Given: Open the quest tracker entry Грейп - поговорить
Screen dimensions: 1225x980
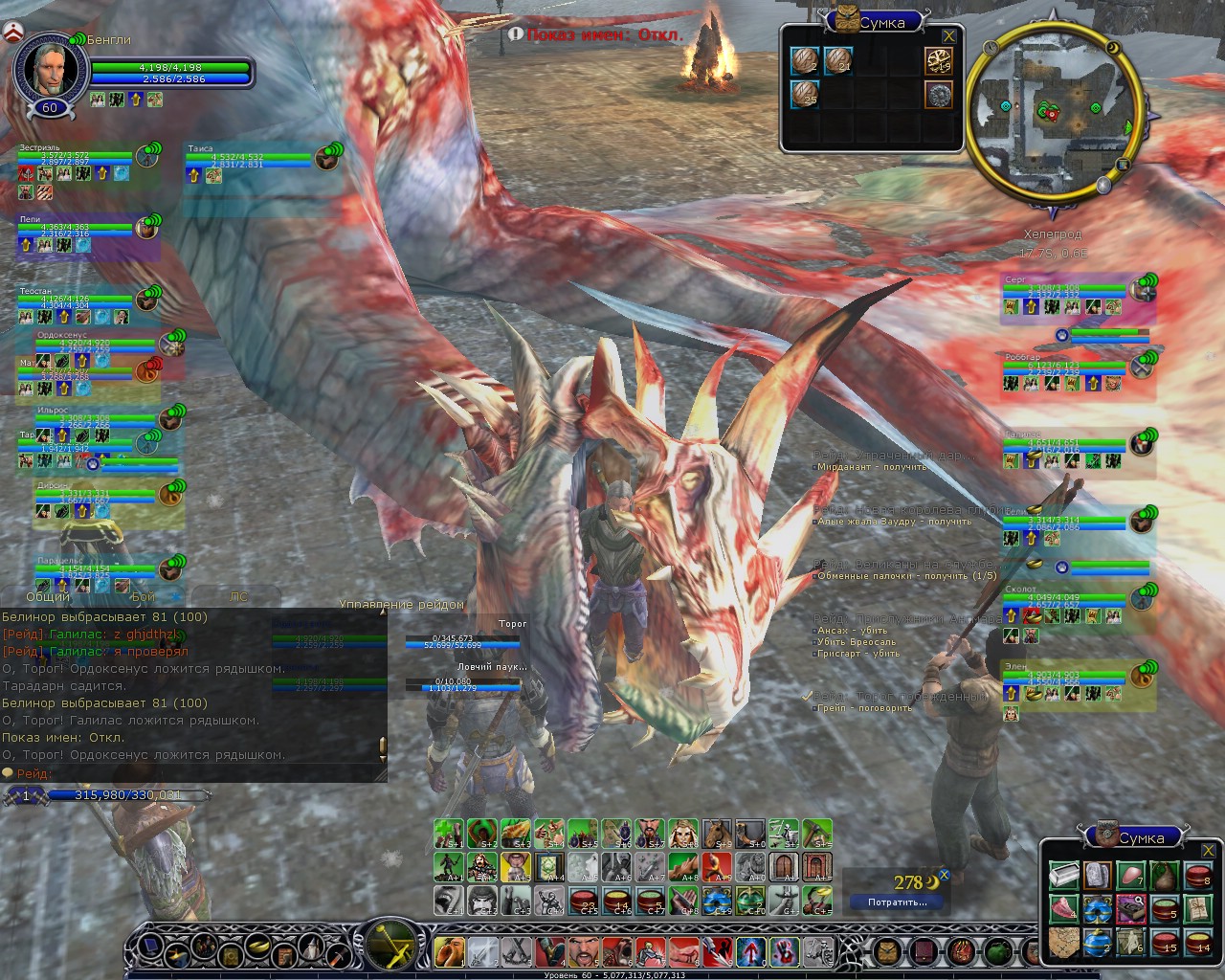Looking at the screenshot, I should point(864,708).
